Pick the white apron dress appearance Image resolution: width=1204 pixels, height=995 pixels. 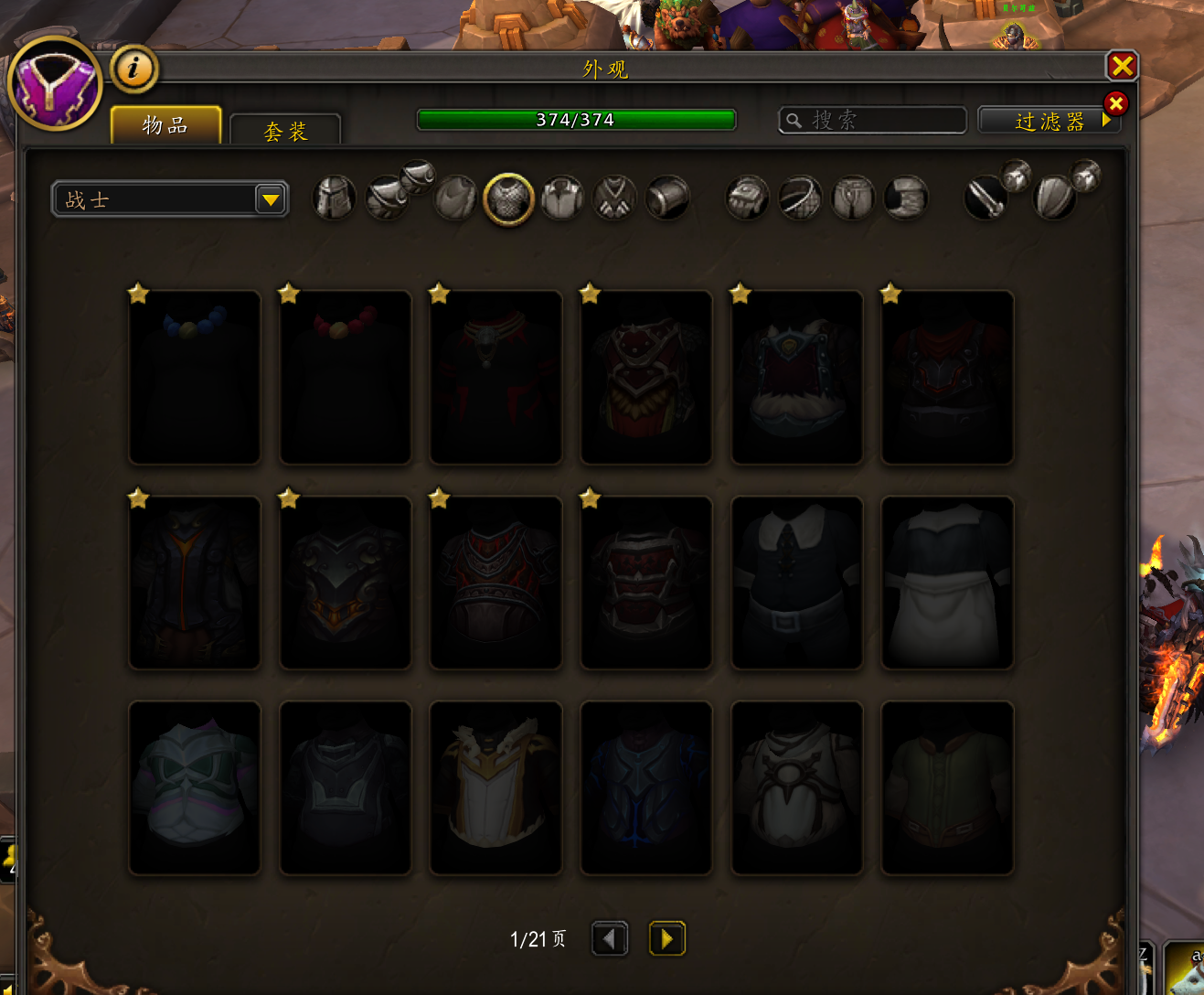tap(947, 583)
